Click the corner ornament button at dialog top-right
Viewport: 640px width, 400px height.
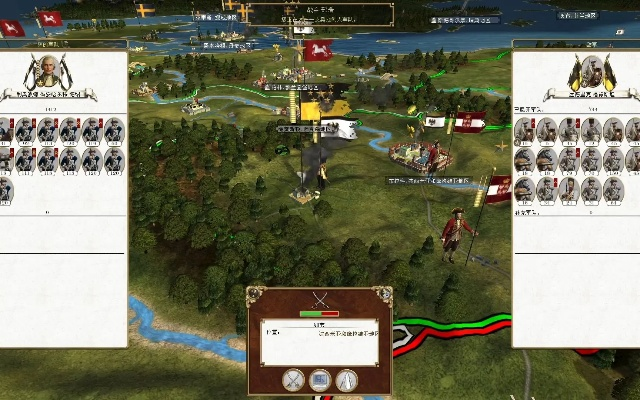click(386, 293)
